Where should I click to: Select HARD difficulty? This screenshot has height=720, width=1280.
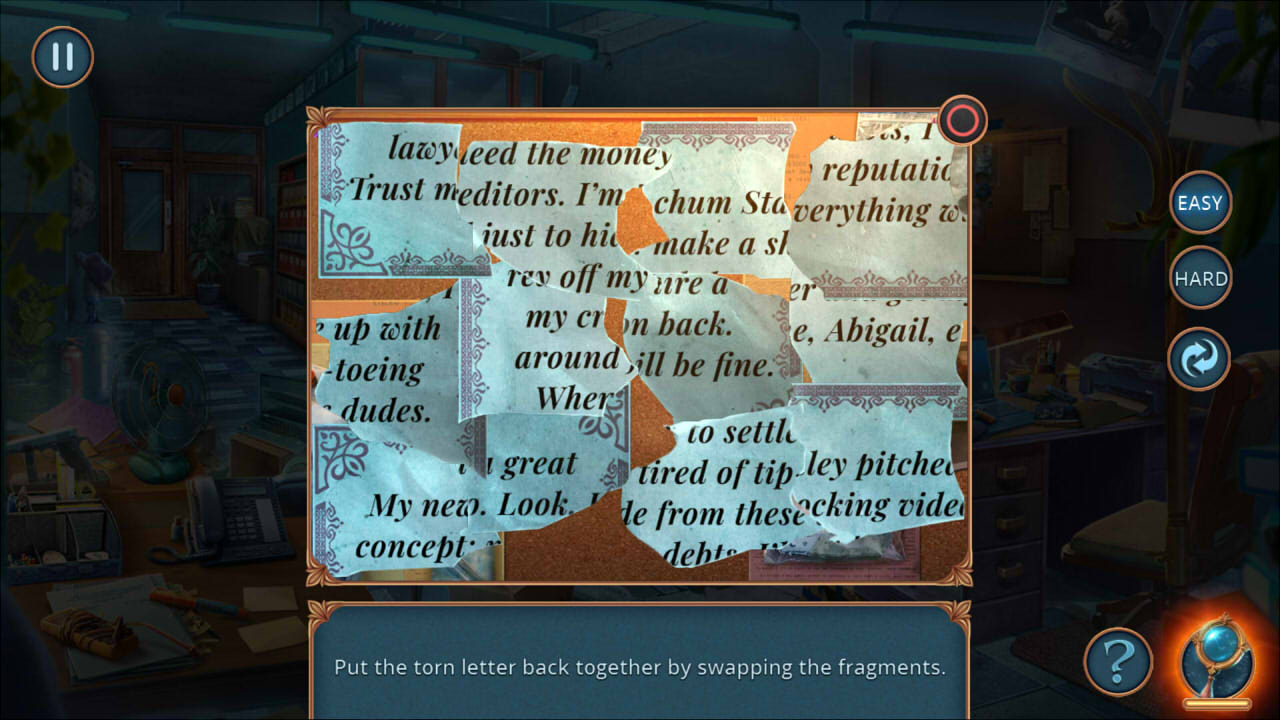1199,278
